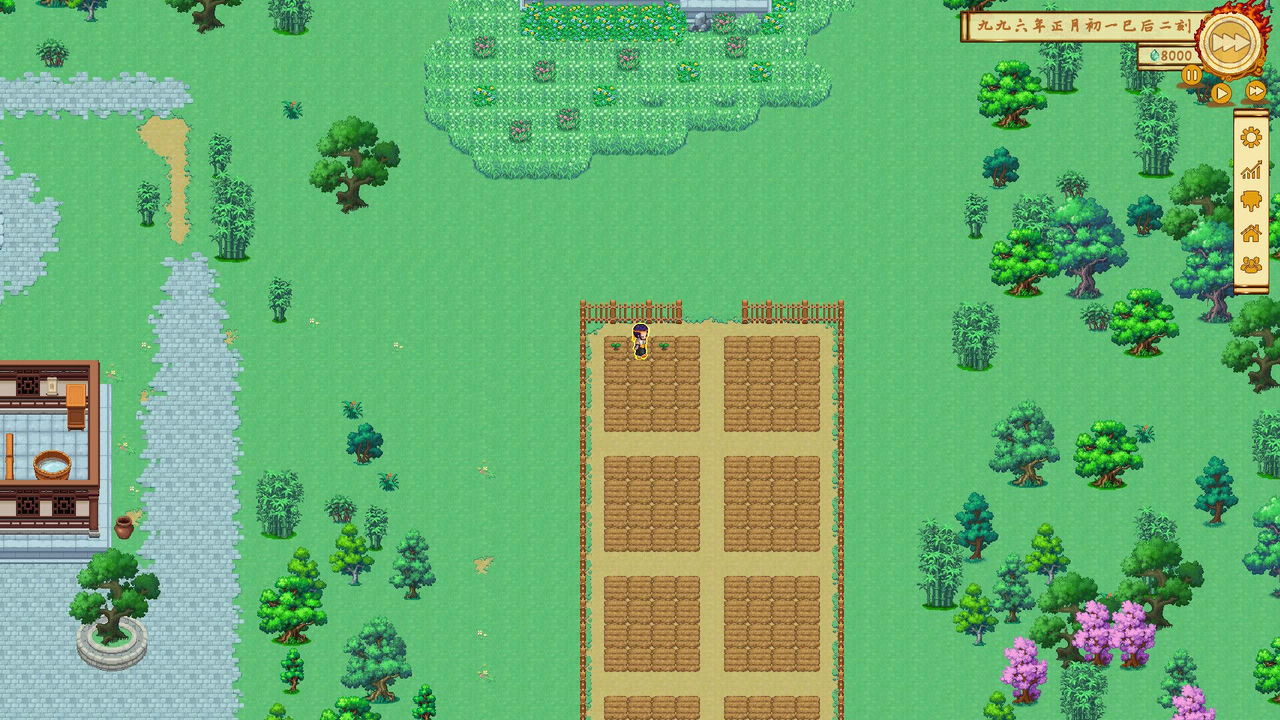Select the small fast-forward speed button
Image resolution: width=1280 pixels, height=720 pixels.
[1256, 92]
